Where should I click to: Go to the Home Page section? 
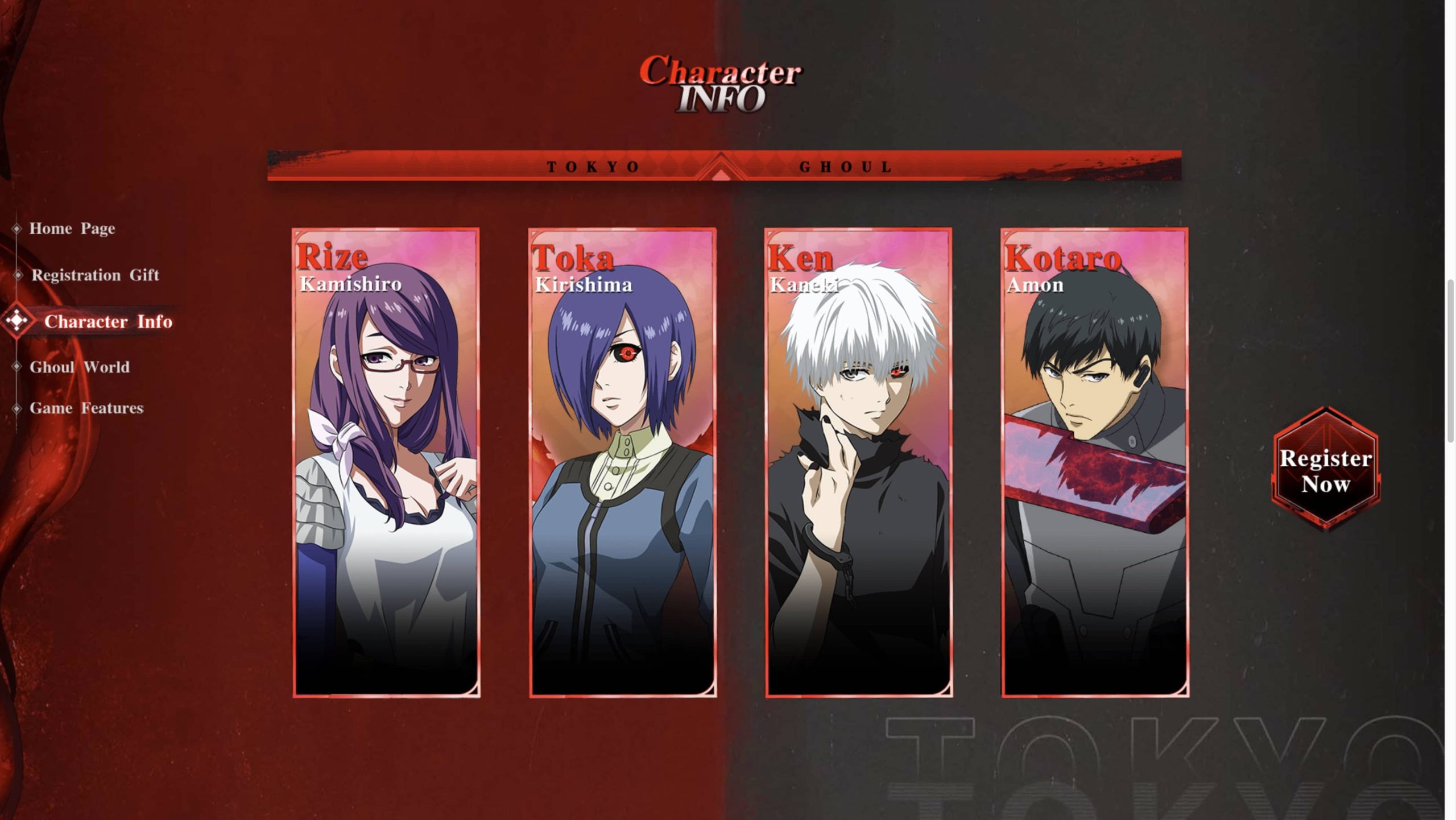[x=72, y=229]
